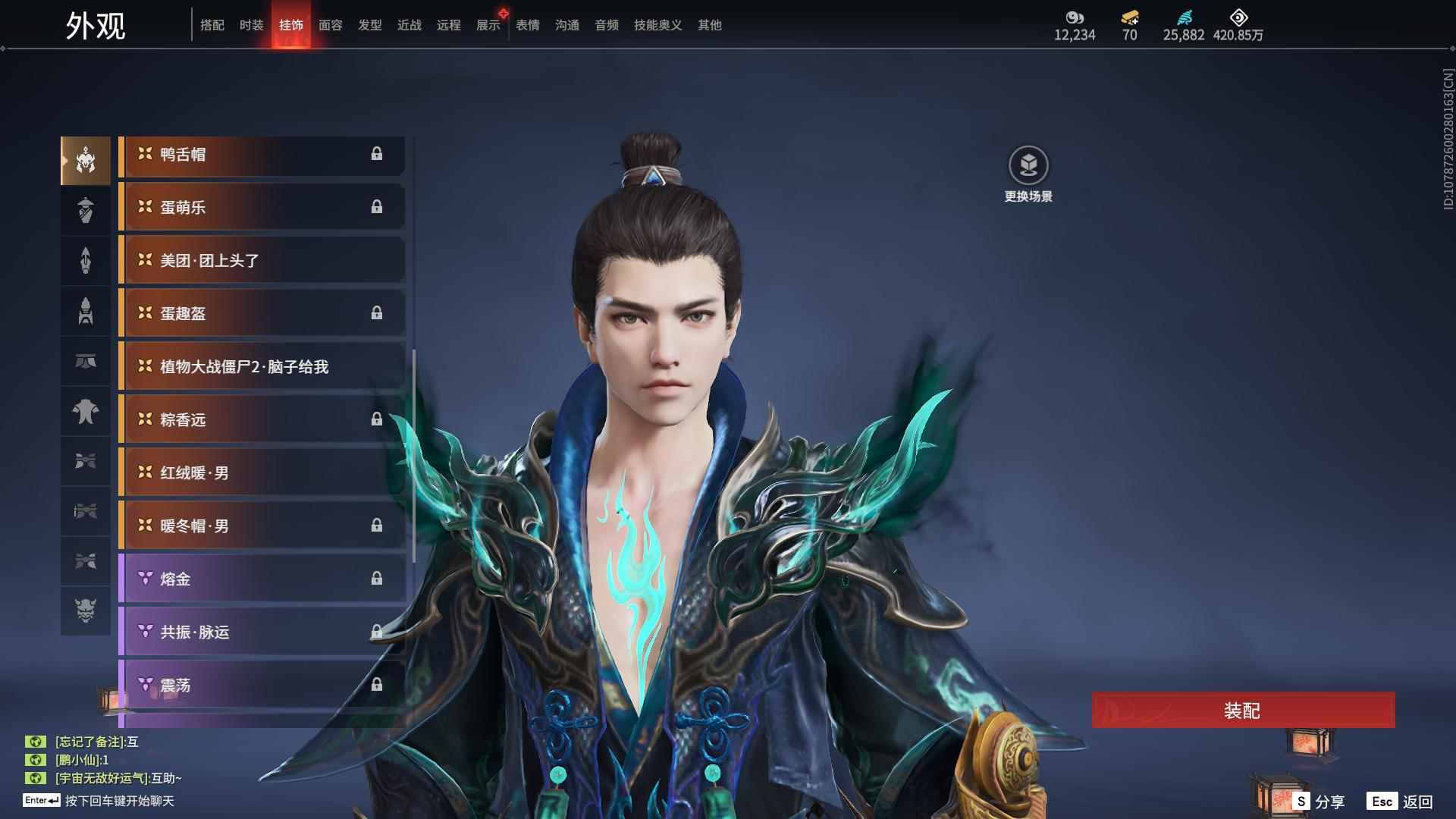Click the 粽香远 list row
Screen dimensions: 1456x819
pos(262,420)
